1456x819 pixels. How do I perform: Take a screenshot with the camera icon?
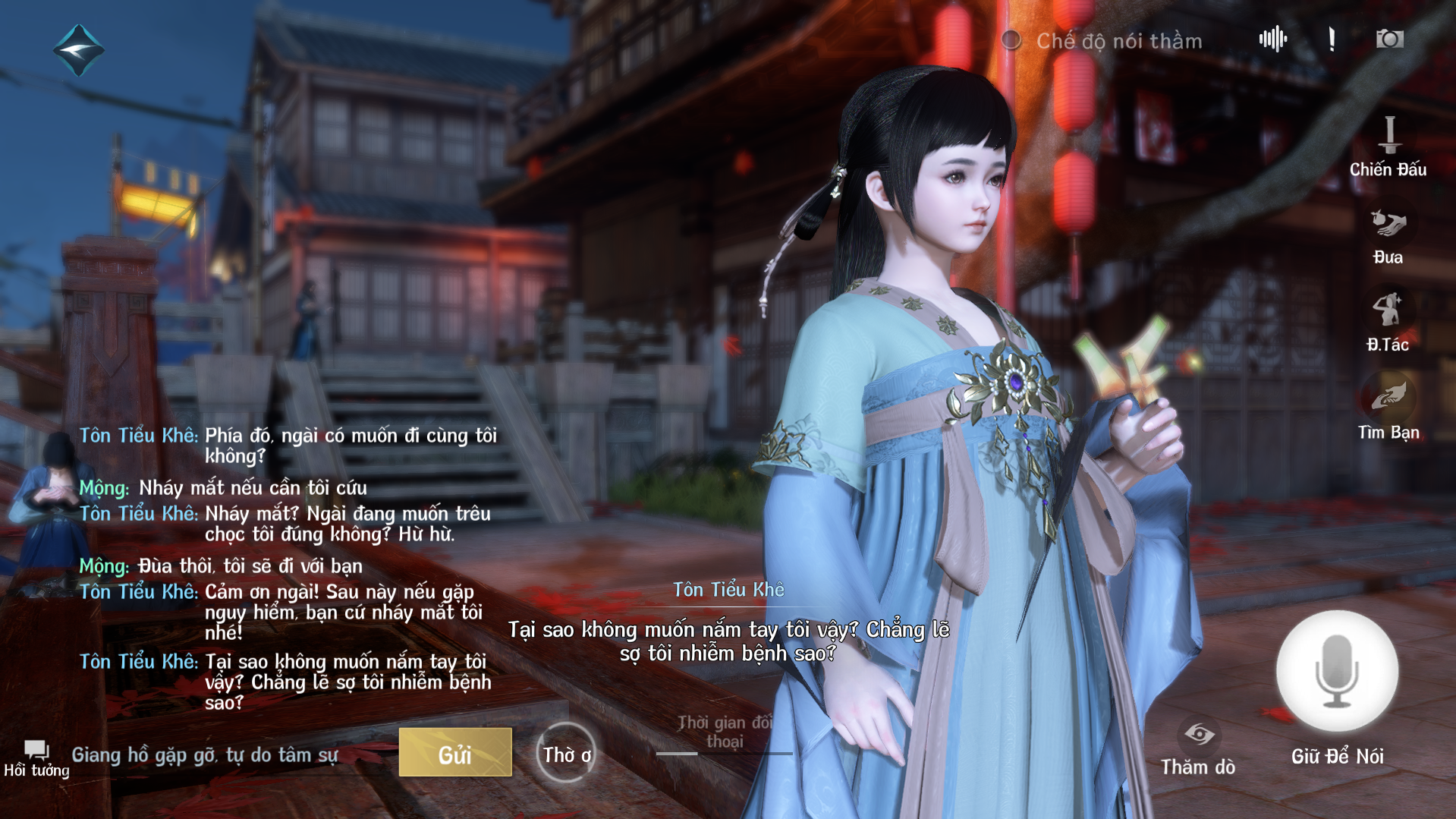[1389, 39]
